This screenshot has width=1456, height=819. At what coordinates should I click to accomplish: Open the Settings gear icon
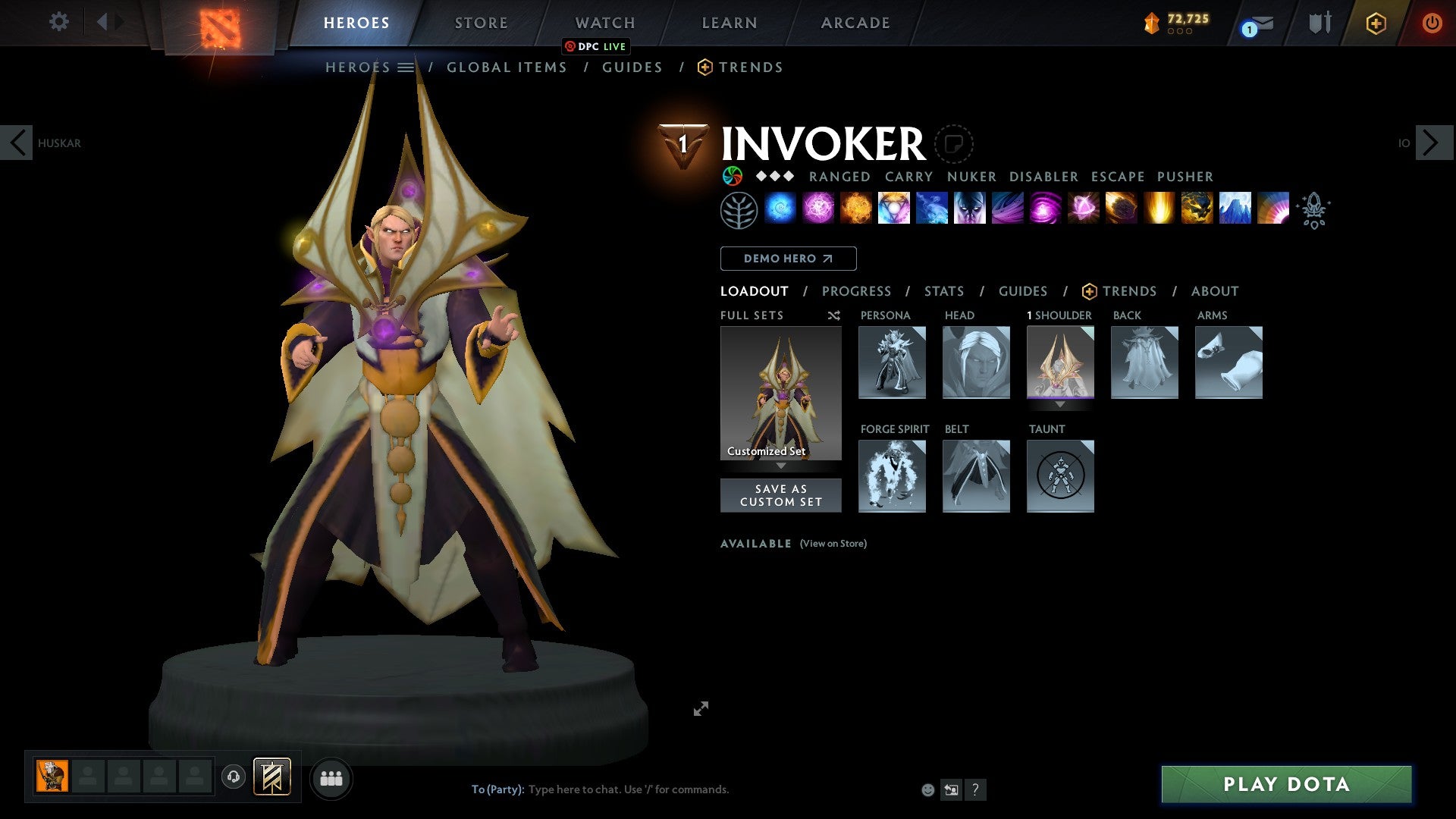coord(58,21)
